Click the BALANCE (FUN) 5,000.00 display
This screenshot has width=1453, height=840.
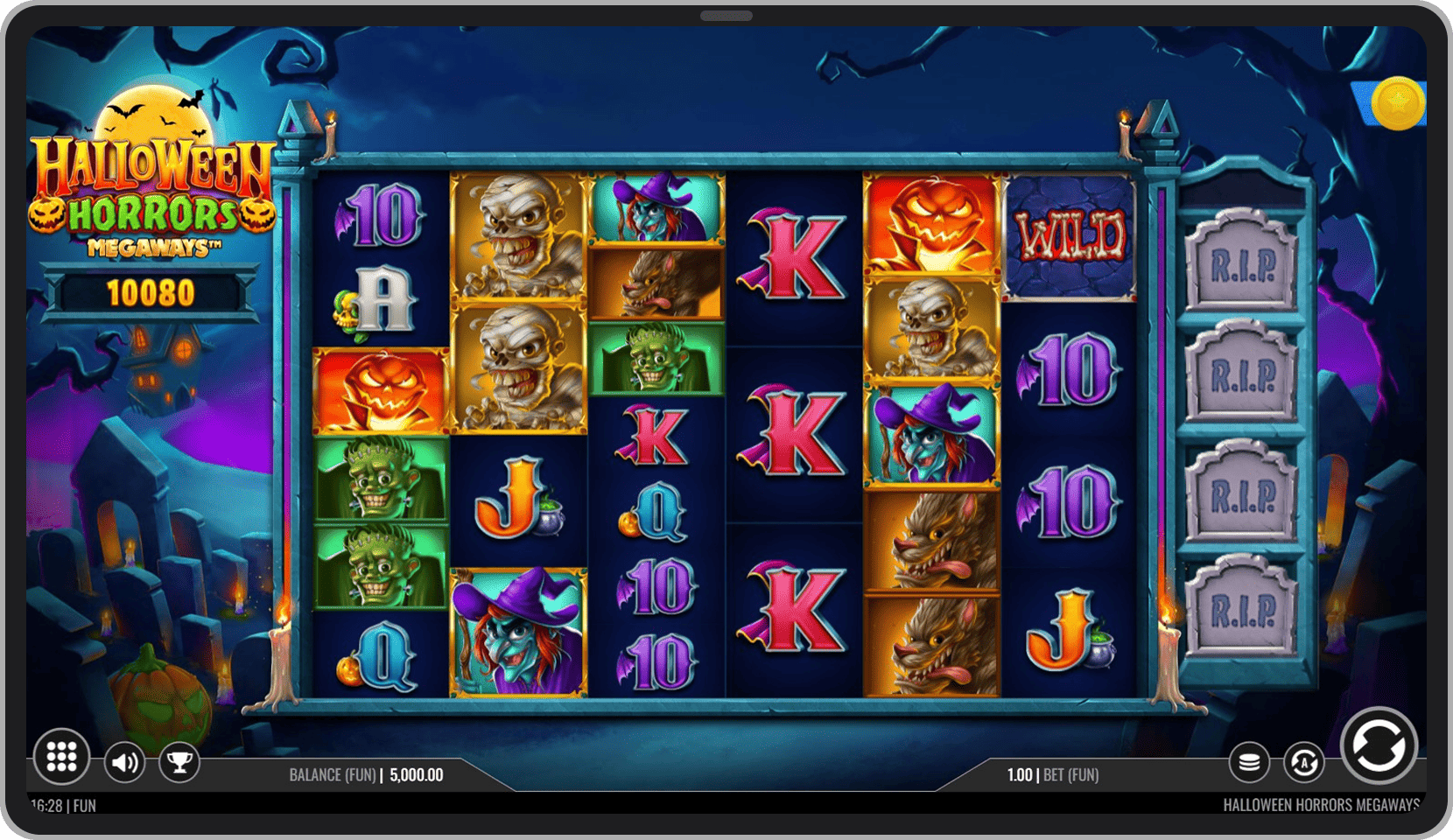pyautogui.click(x=368, y=774)
